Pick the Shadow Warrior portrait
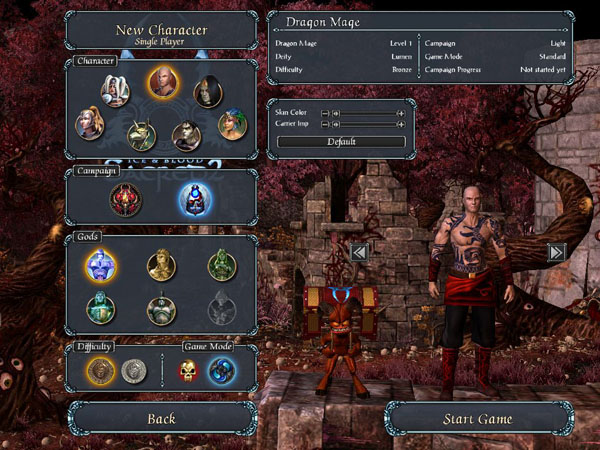 click(x=186, y=134)
